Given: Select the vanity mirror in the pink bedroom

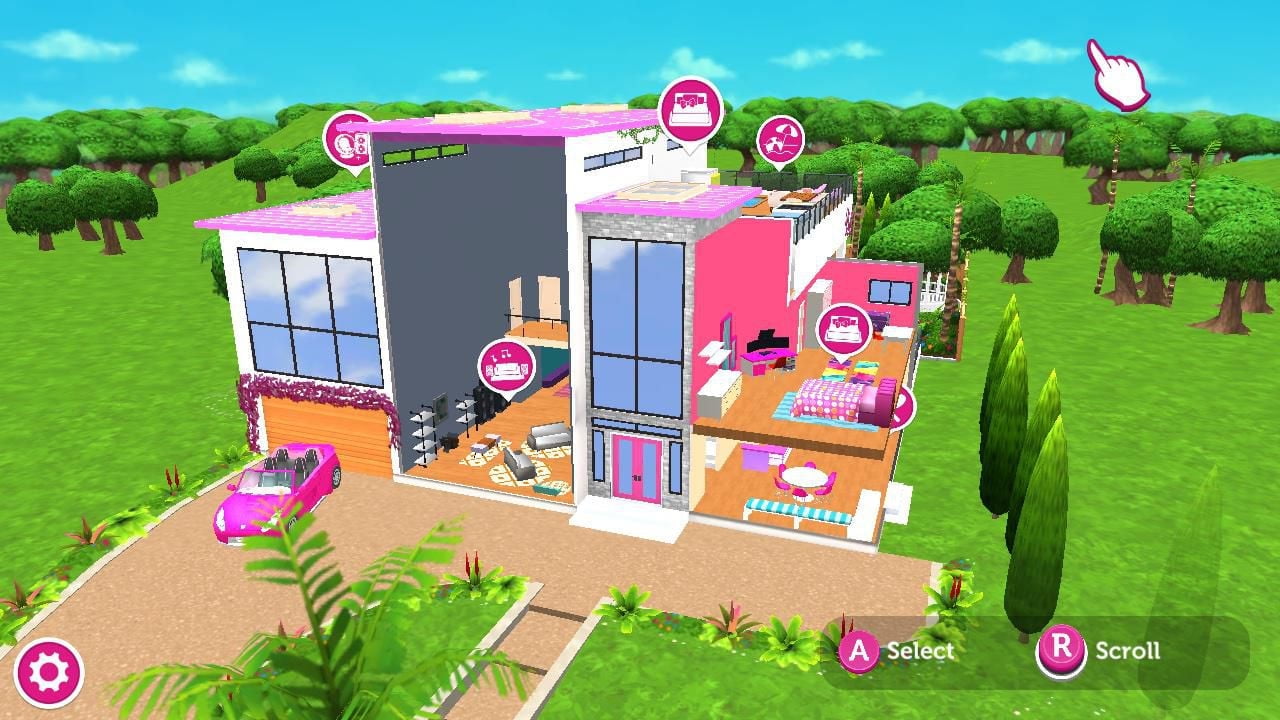Looking at the screenshot, I should point(728,338).
